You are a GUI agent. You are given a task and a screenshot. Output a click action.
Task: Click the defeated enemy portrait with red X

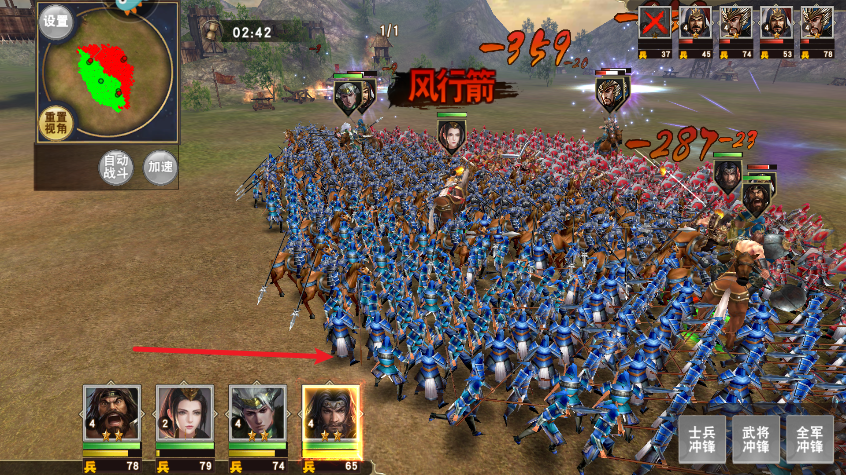[x=655, y=22]
